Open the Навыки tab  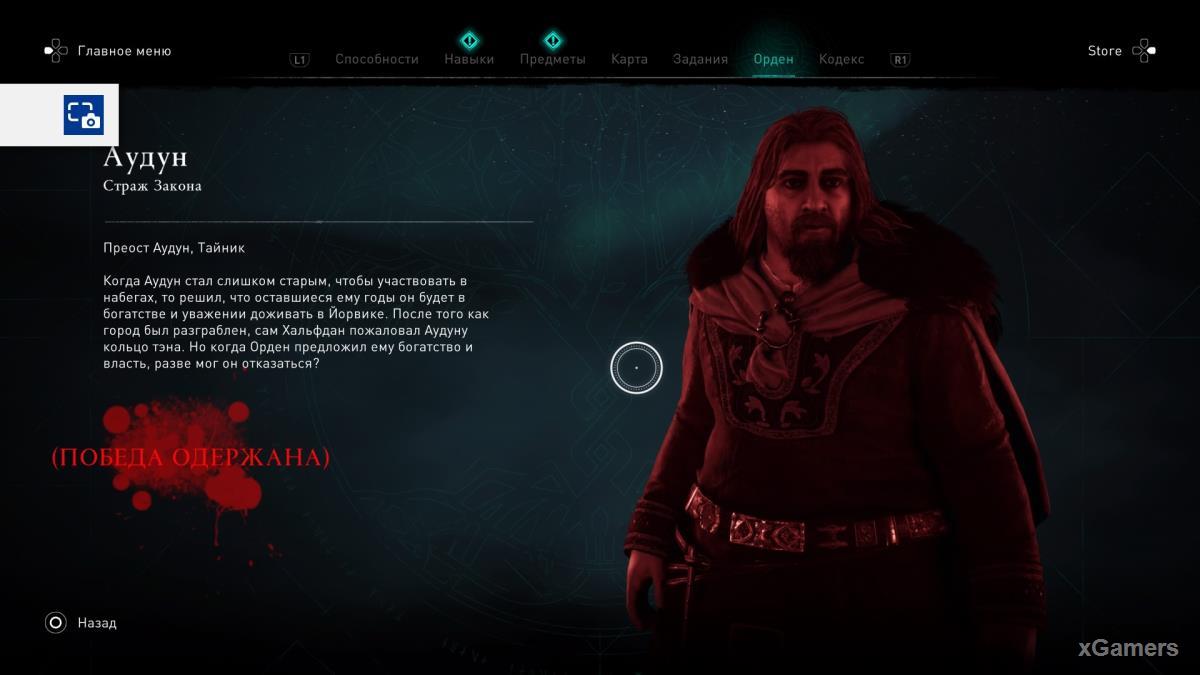click(469, 59)
